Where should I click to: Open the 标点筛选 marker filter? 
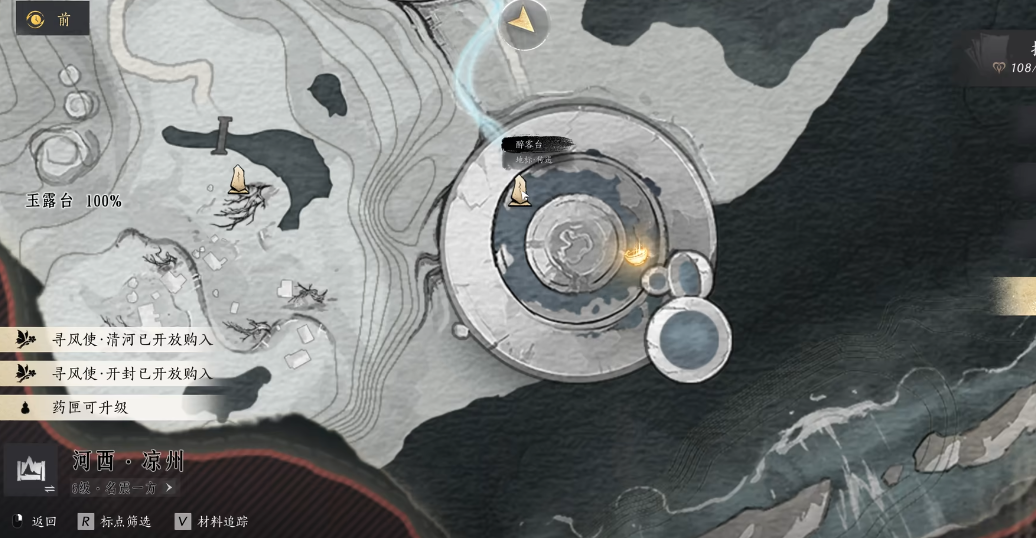click(x=115, y=521)
